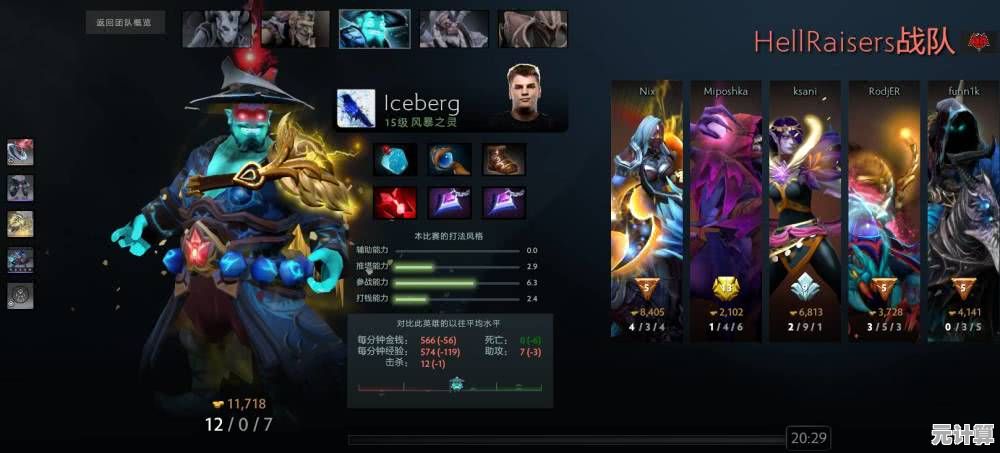Select Miposhka's hero card
Screen dimensions: 1000x453
pyautogui.click(x=726, y=208)
